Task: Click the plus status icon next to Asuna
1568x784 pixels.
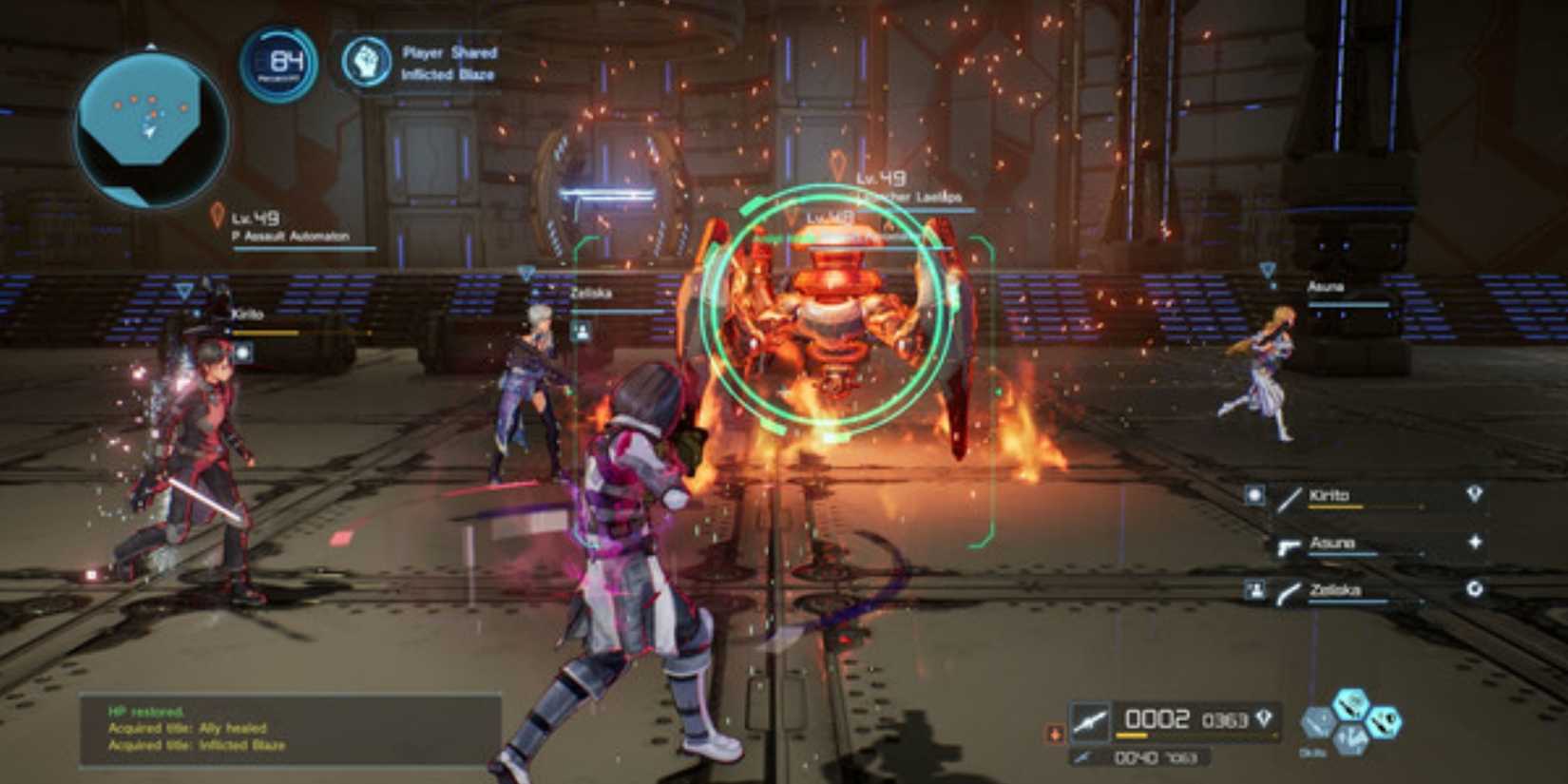Action: click(x=1476, y=543)
